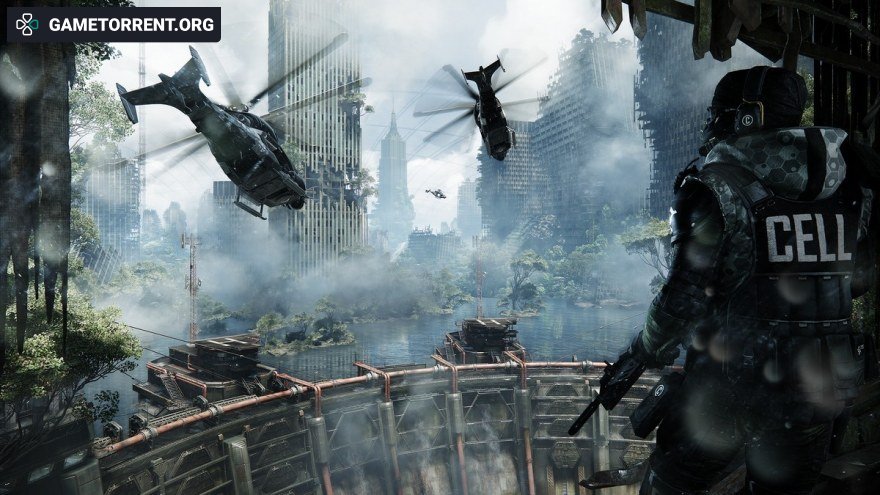Click the GAMETORRENT.ORG logo badge
This screenshot has height=495, width=880.
tap(113, 24)
